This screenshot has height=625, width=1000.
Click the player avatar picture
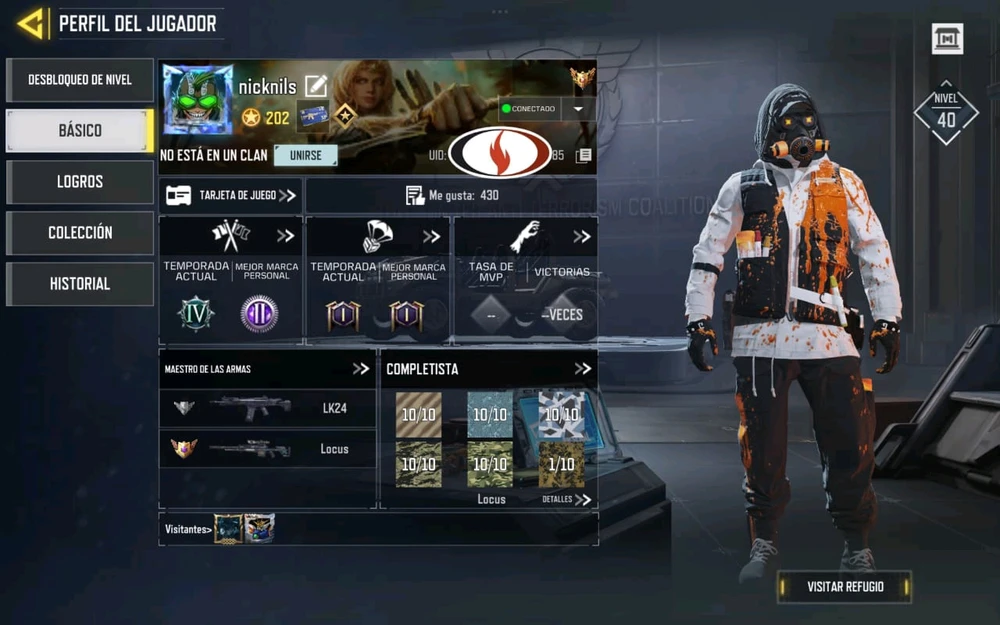click(198, 100)
